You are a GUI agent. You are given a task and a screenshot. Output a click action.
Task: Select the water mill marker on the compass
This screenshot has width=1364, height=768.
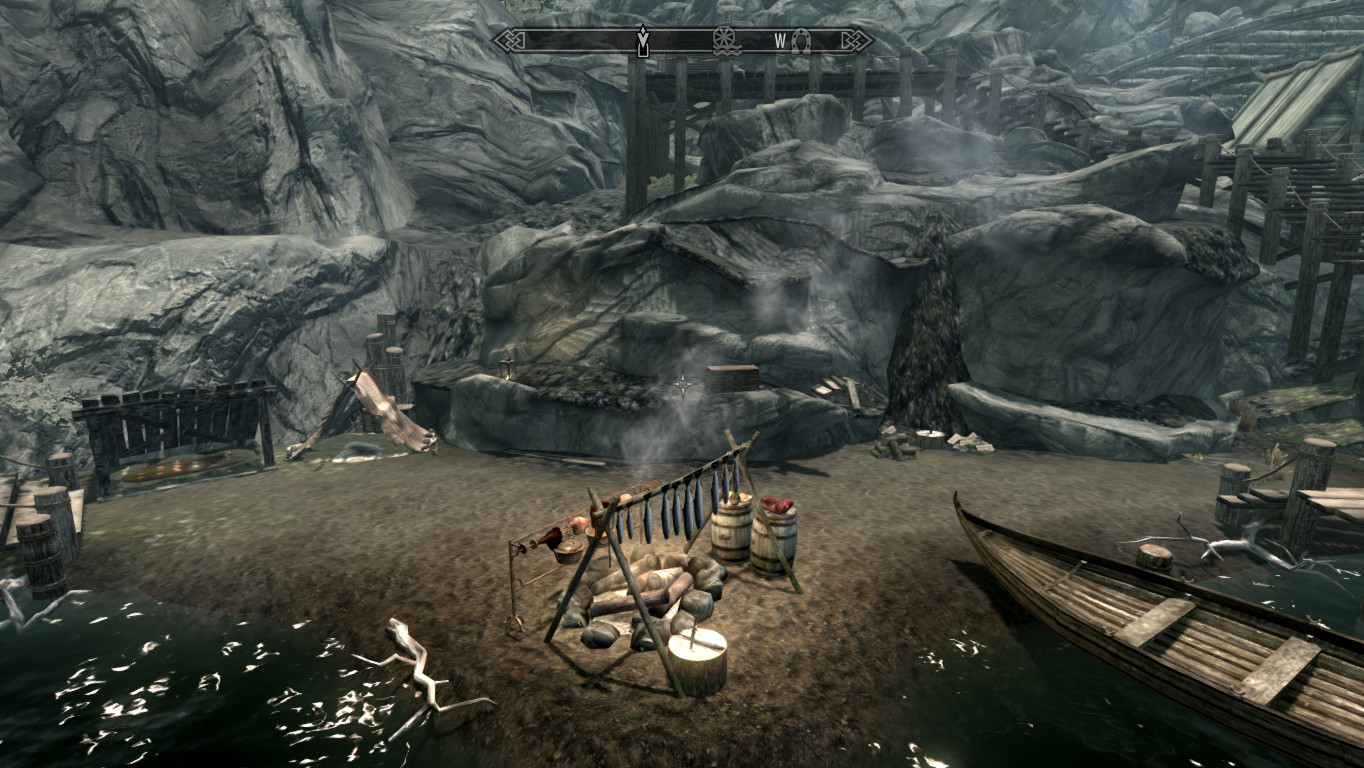point(725,41)
